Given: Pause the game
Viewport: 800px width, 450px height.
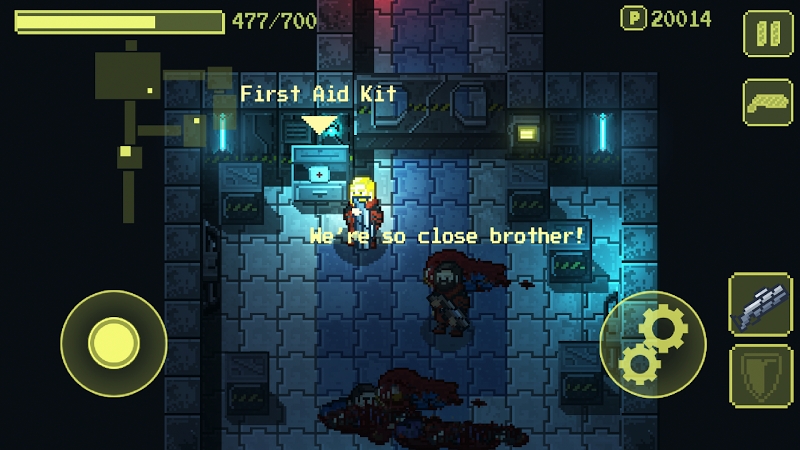Looking at the screenshot, I should pos(767,33).
